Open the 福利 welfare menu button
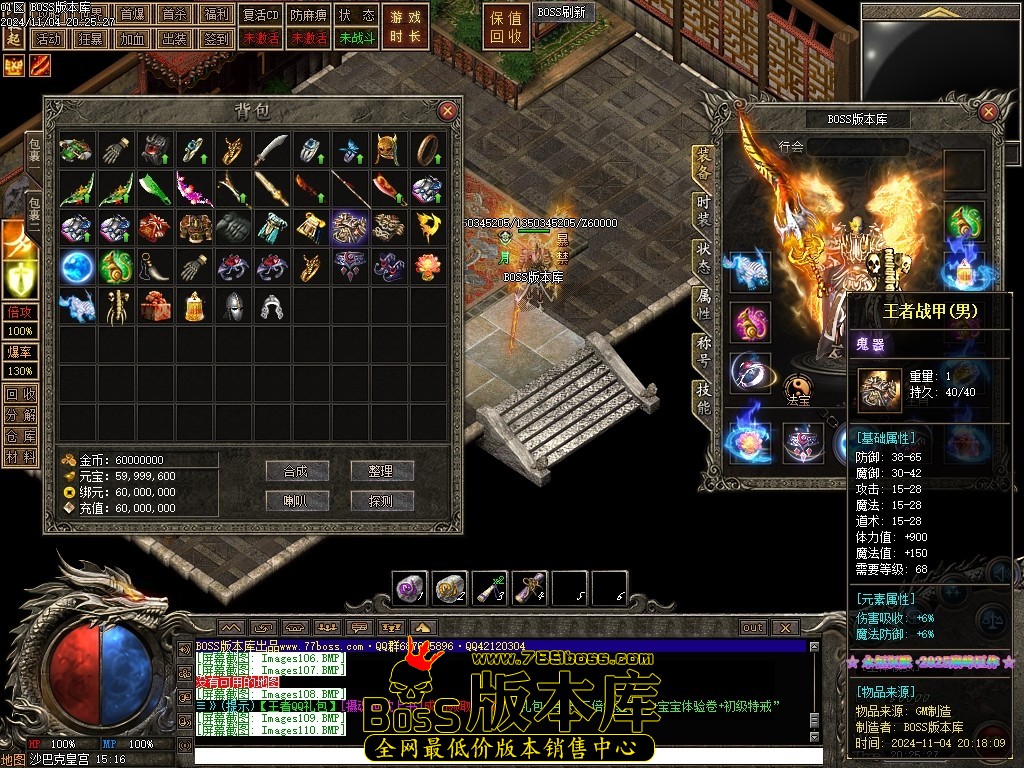 pyautogui.click(x=216, y=15)
